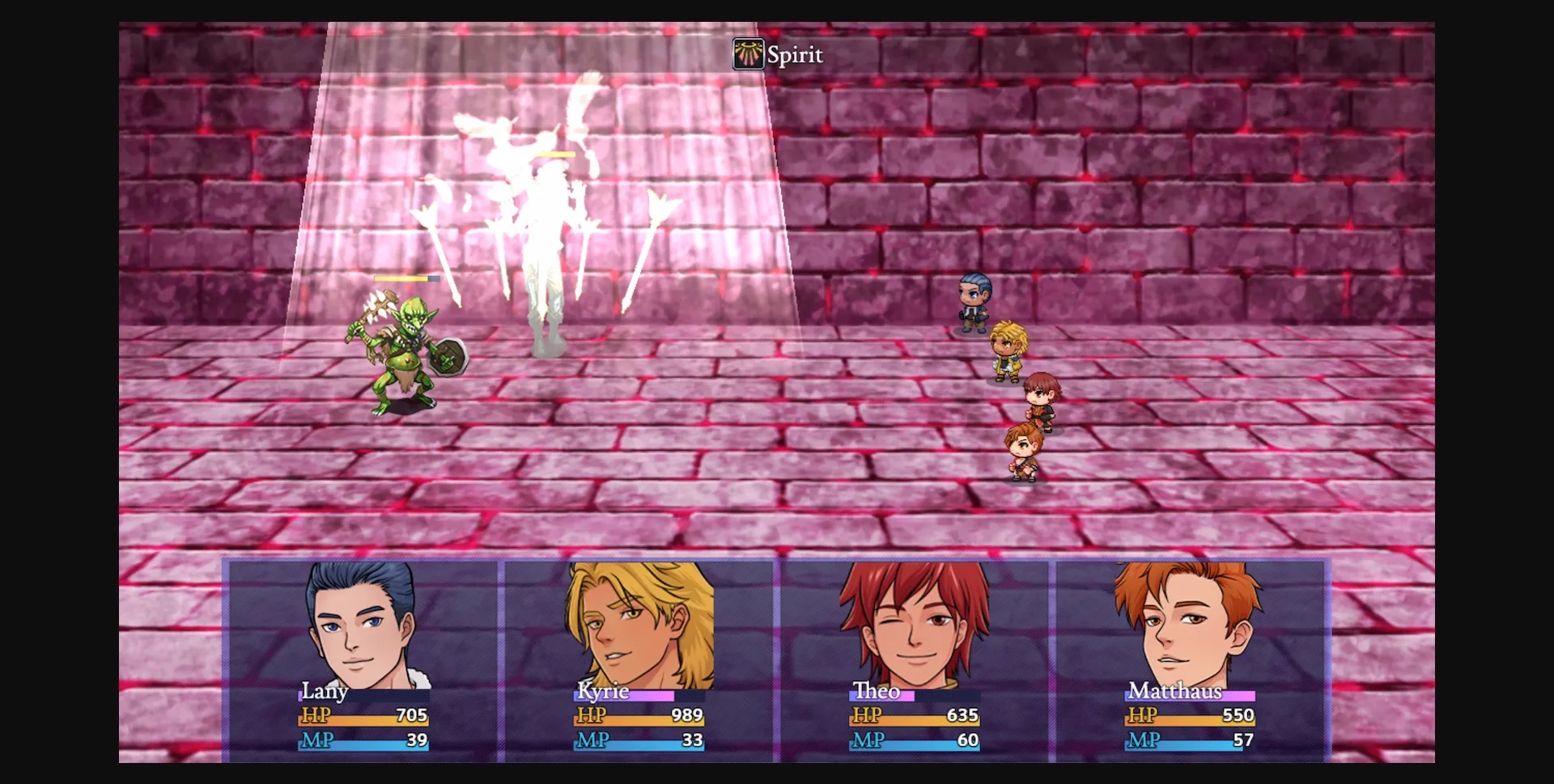Pick Theo's party status panel
The image size is (1554, 784).
click(x=915, y=659)
